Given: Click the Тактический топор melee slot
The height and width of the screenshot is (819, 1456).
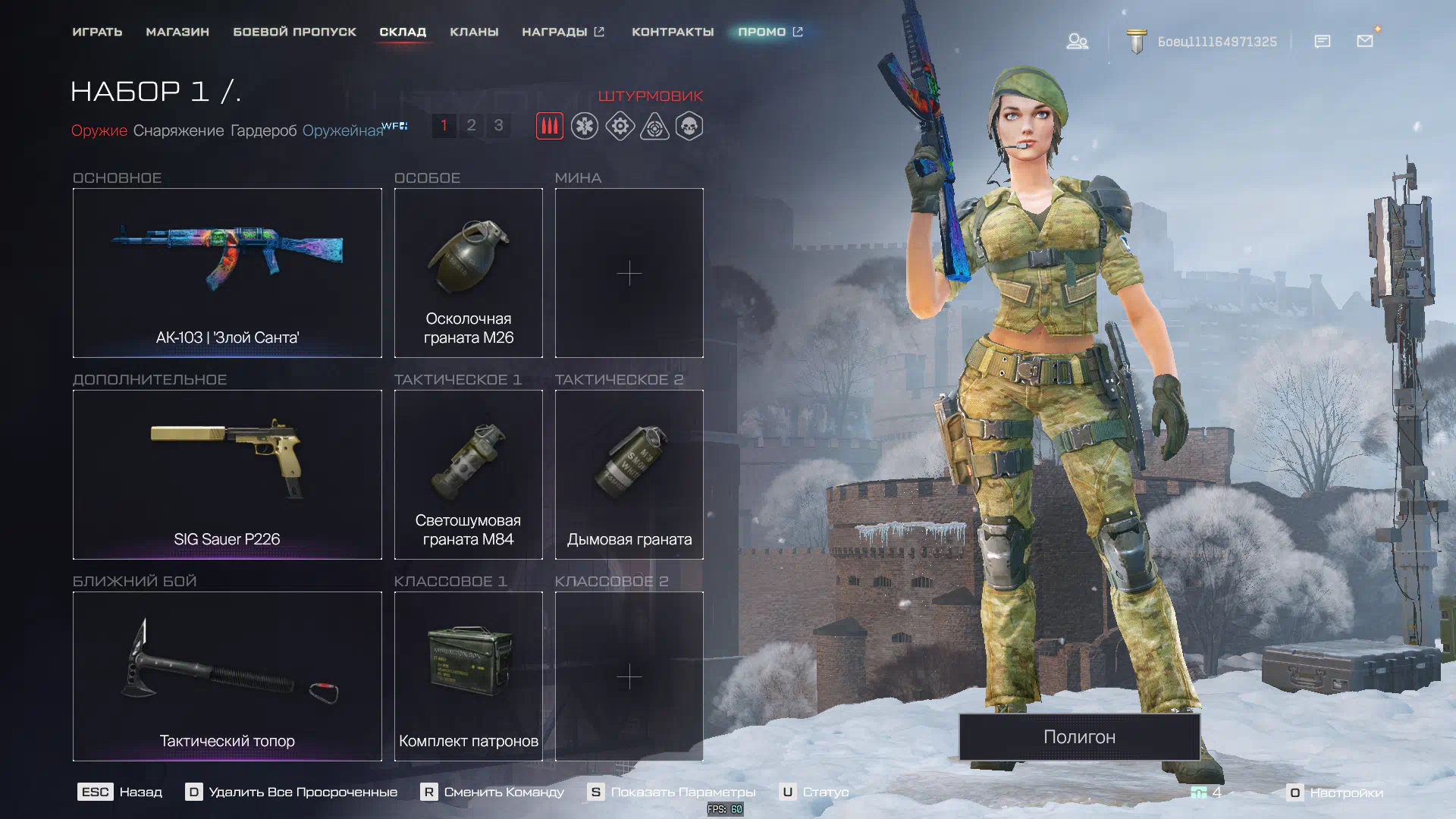Looking at the screenshot, I should coord(227,676).
